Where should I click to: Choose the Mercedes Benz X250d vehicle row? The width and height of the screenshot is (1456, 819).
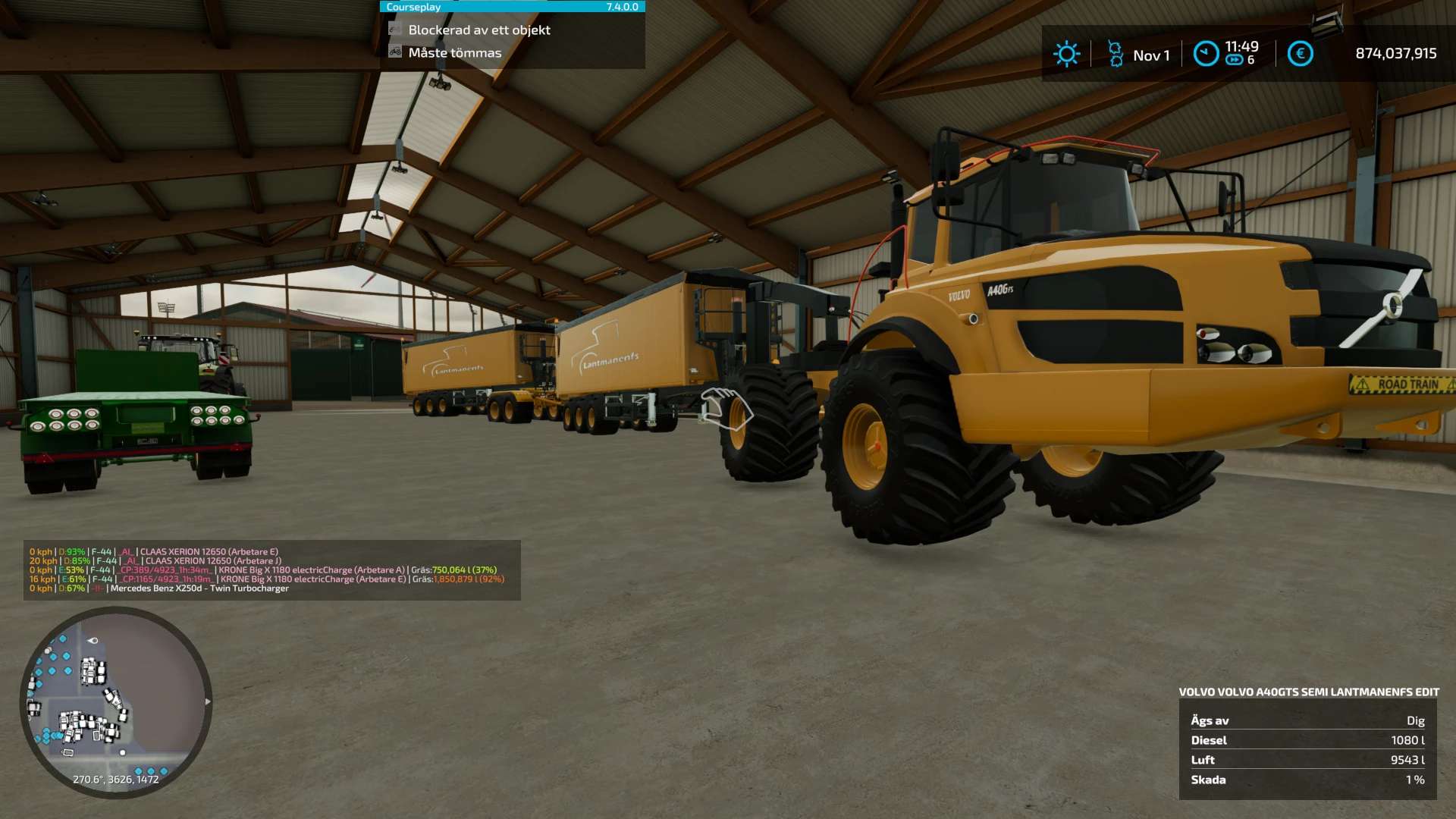[x=199, y=588]
